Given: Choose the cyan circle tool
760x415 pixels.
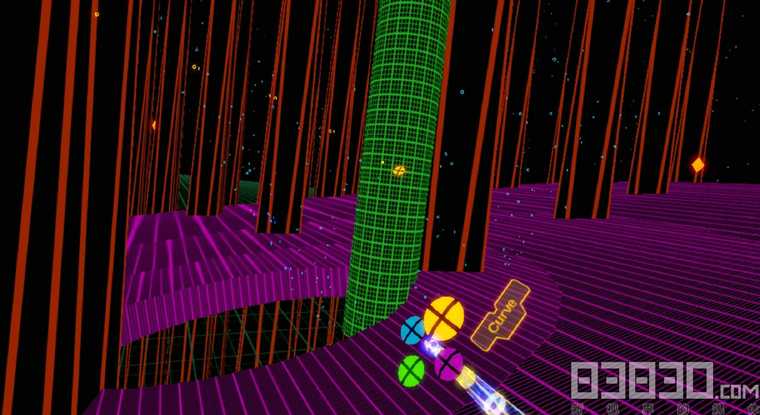Looking at the screenshot, I should point(412,330).
